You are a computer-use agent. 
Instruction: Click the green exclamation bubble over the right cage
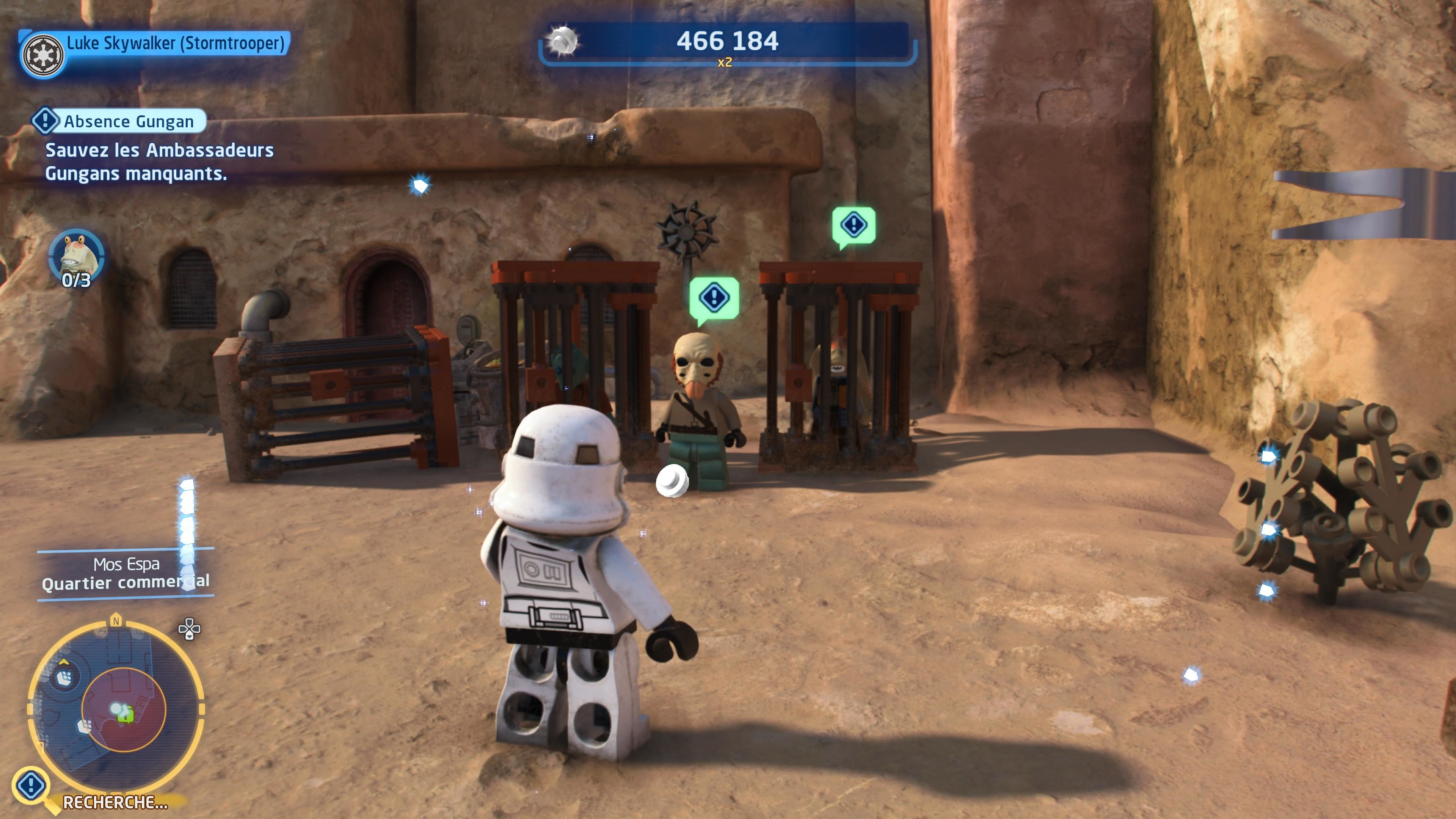pos(855,225)
